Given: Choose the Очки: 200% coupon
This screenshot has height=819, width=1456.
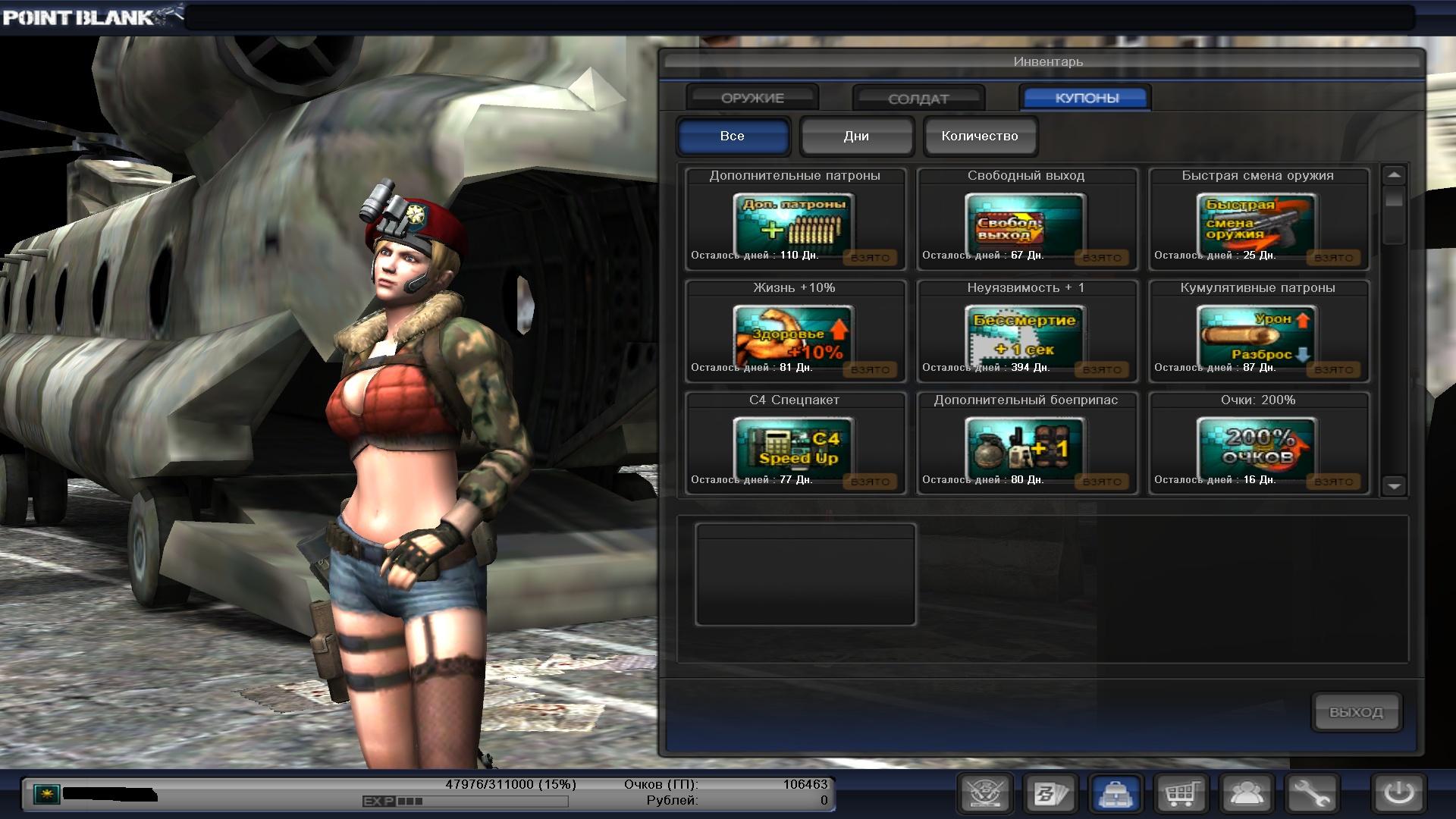Looking at the screenshot, I should [1258, 444].
